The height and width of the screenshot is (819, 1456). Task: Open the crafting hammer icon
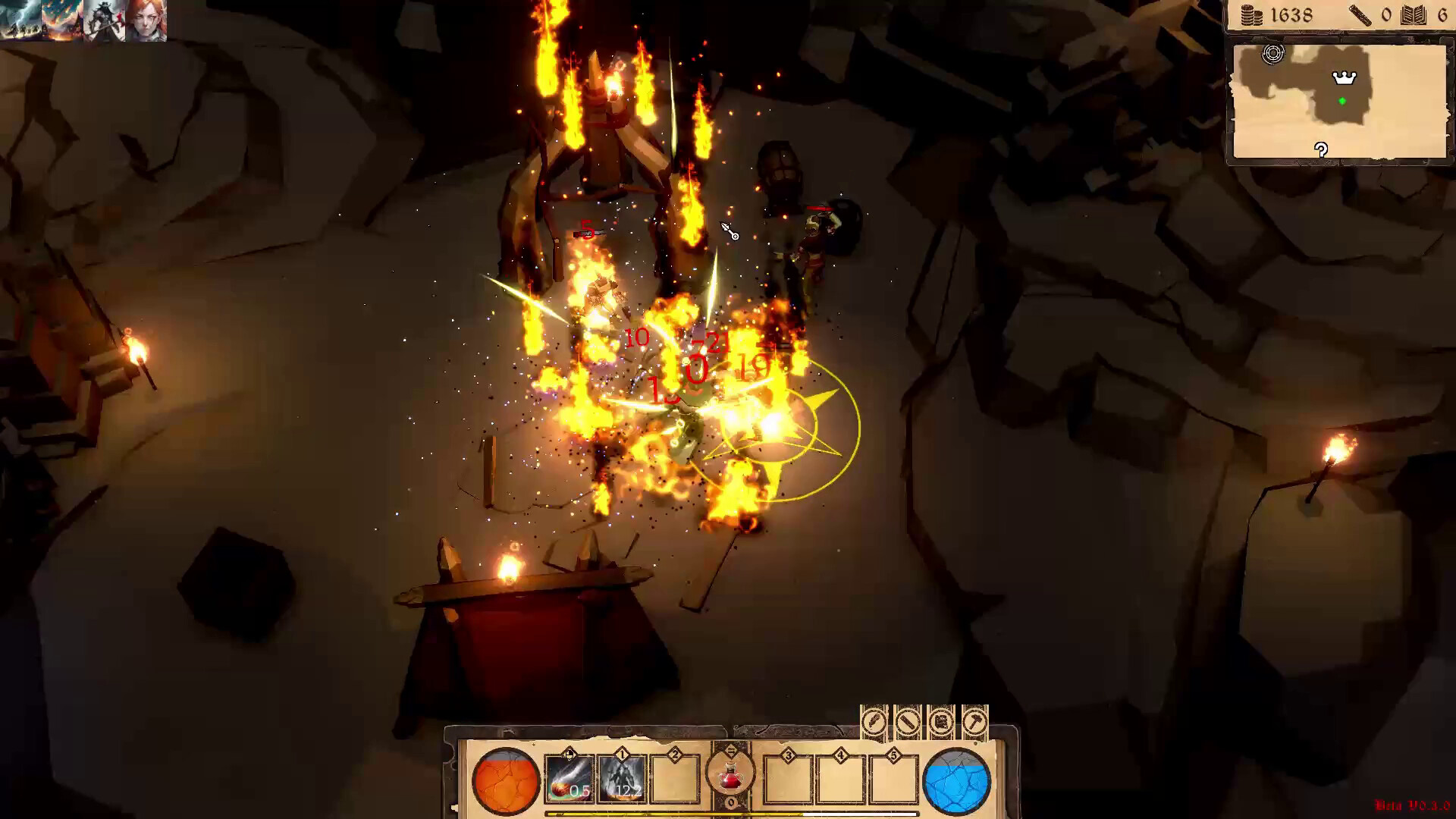pyautogui.click(x=974, y=720)
